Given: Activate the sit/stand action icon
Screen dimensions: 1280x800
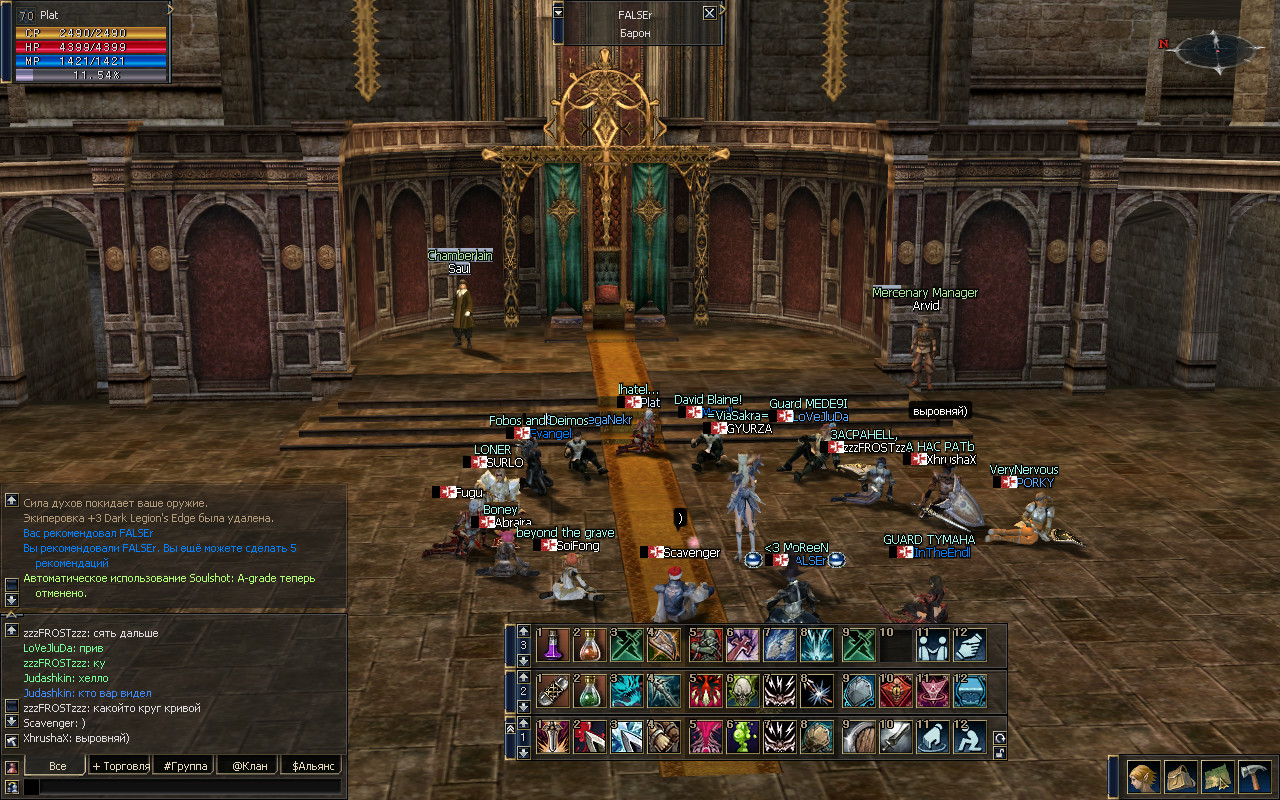Looking at the screenshot, I should [x=969, y=738].
